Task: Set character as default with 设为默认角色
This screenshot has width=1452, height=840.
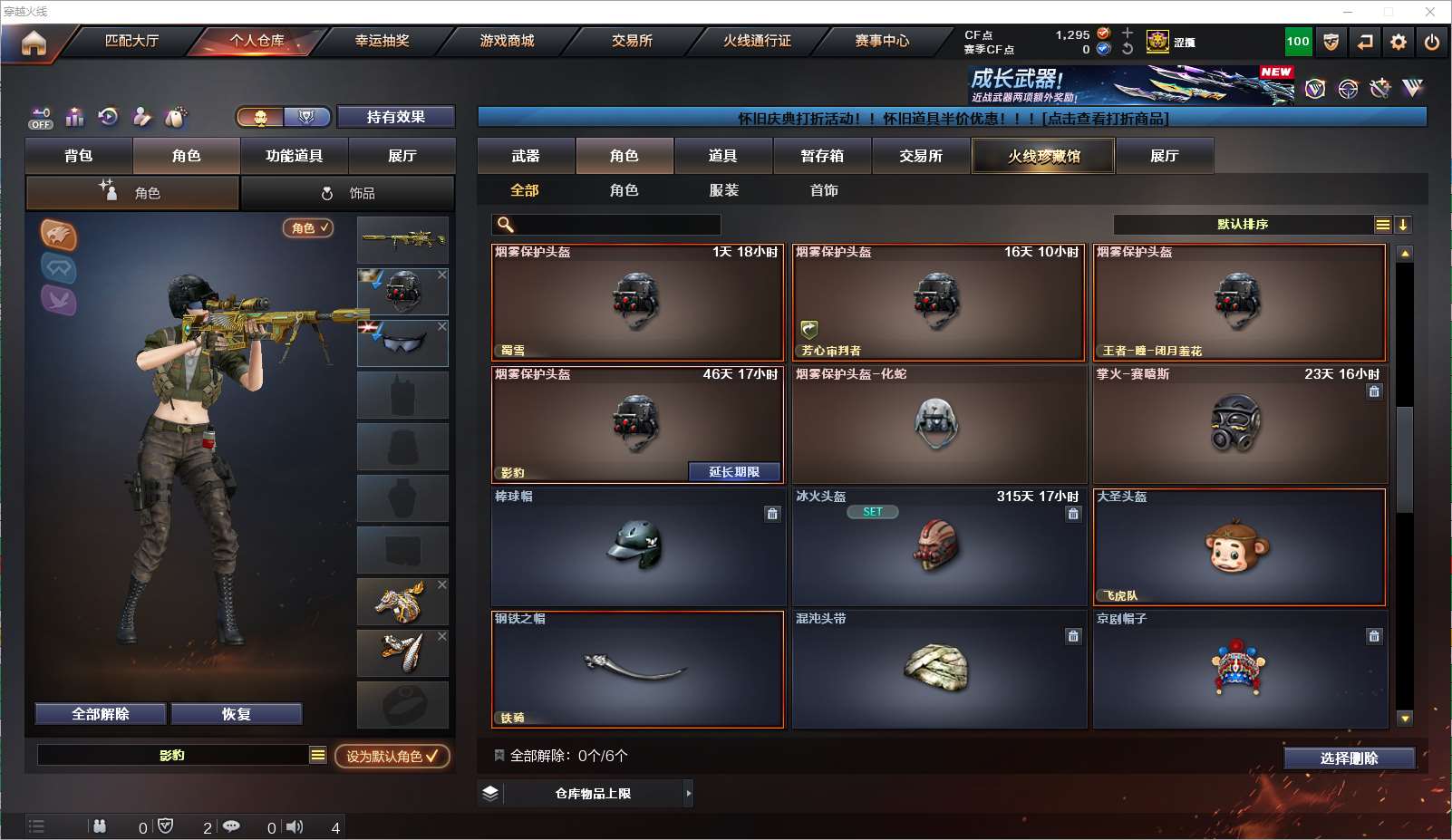Action: [x=392, y=756]
